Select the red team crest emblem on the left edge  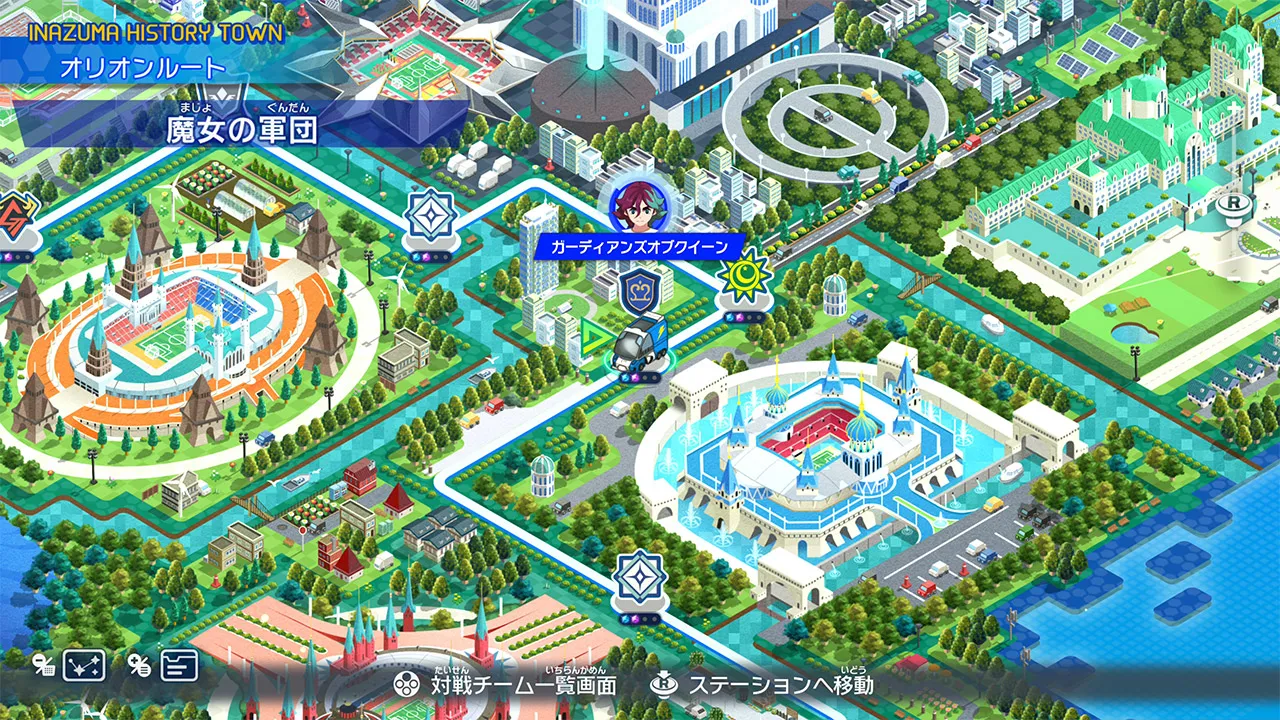[14, 211]
